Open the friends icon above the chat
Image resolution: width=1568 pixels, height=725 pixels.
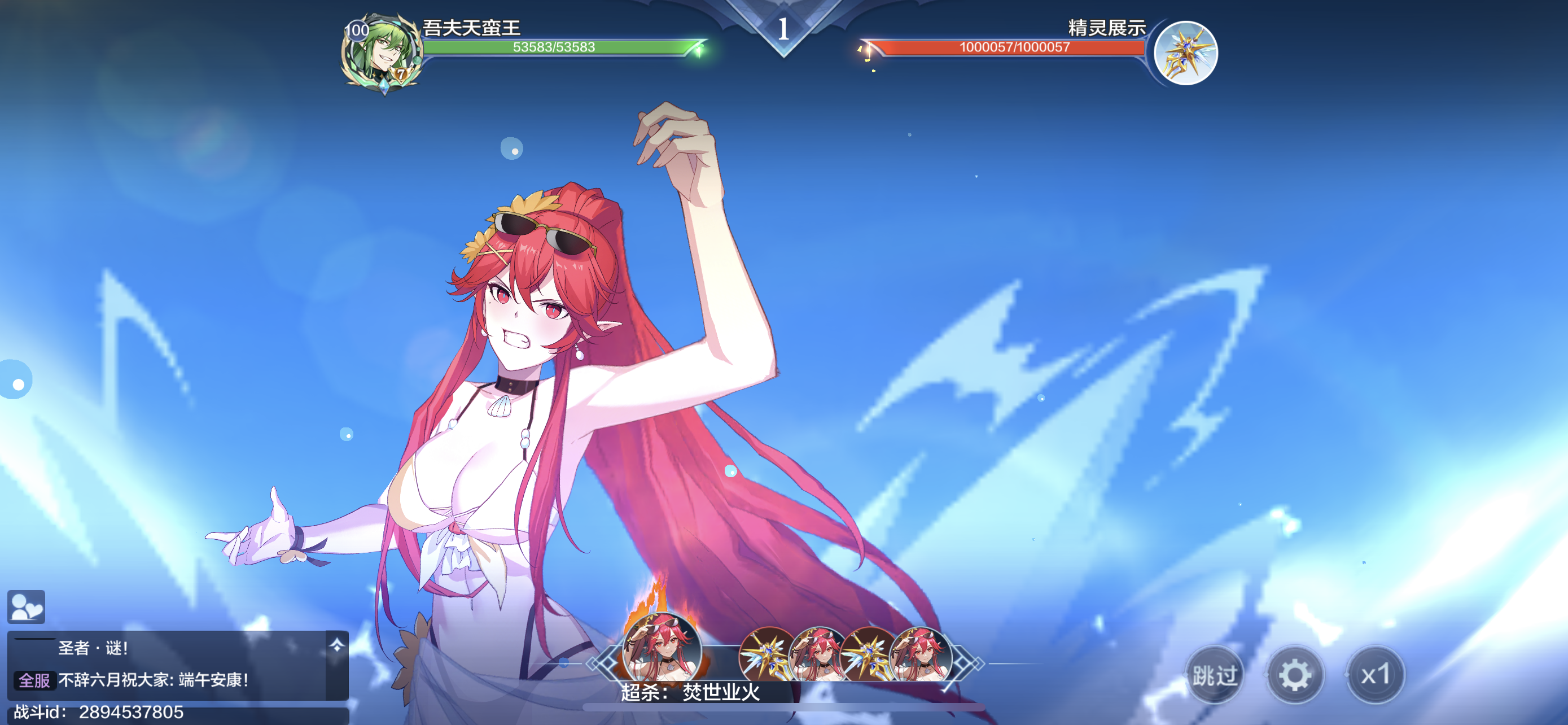tap(26, 607)
